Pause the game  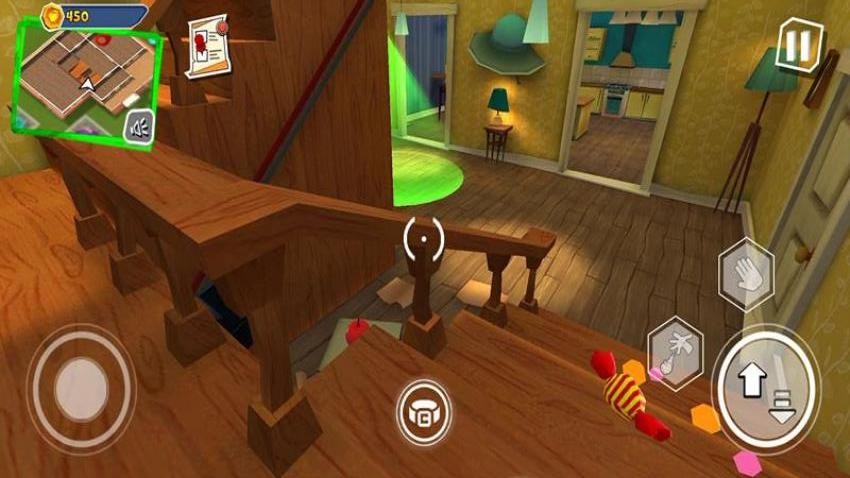[x=798, y=45]
